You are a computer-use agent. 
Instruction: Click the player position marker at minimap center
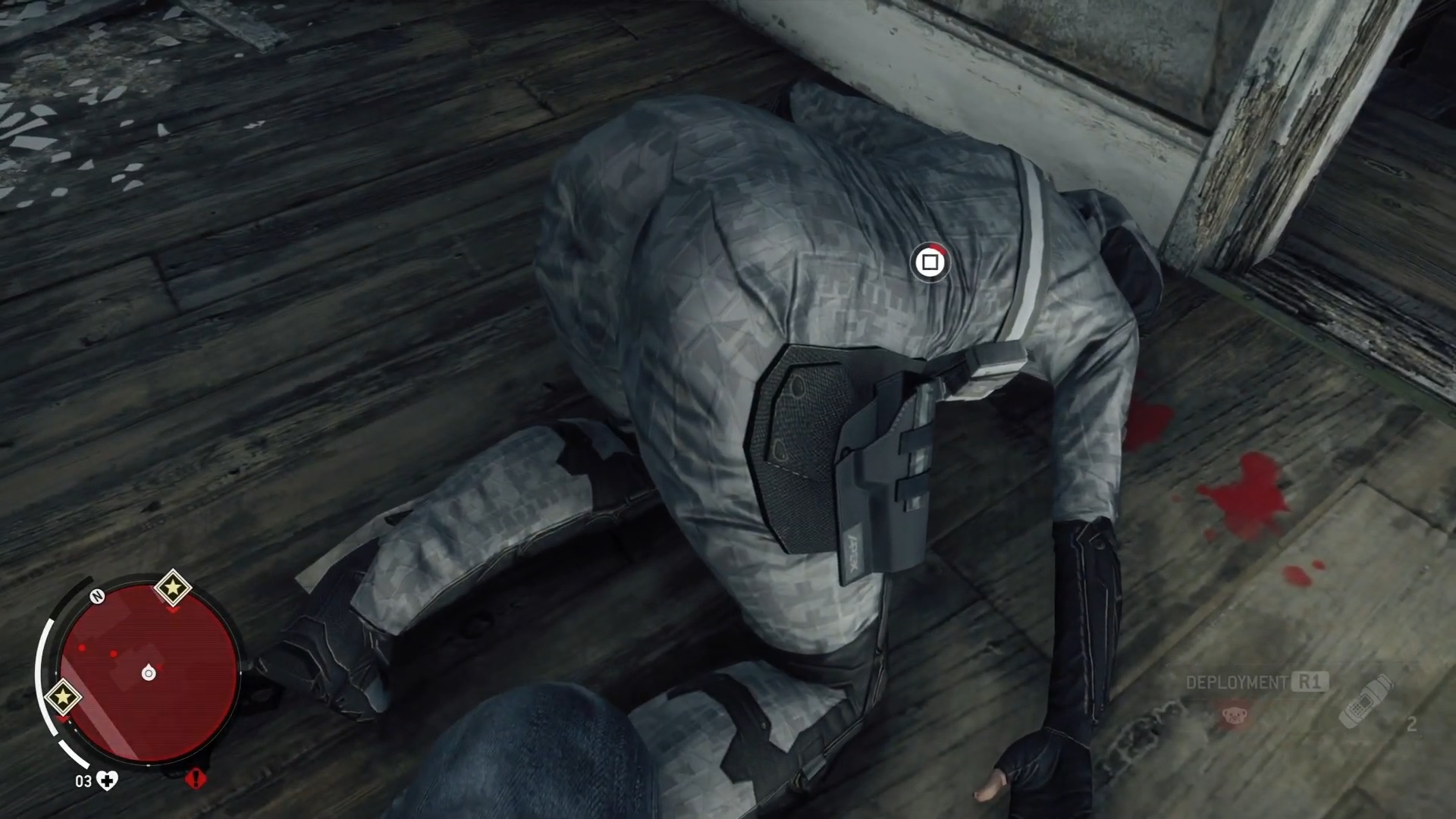click(149, 672)
